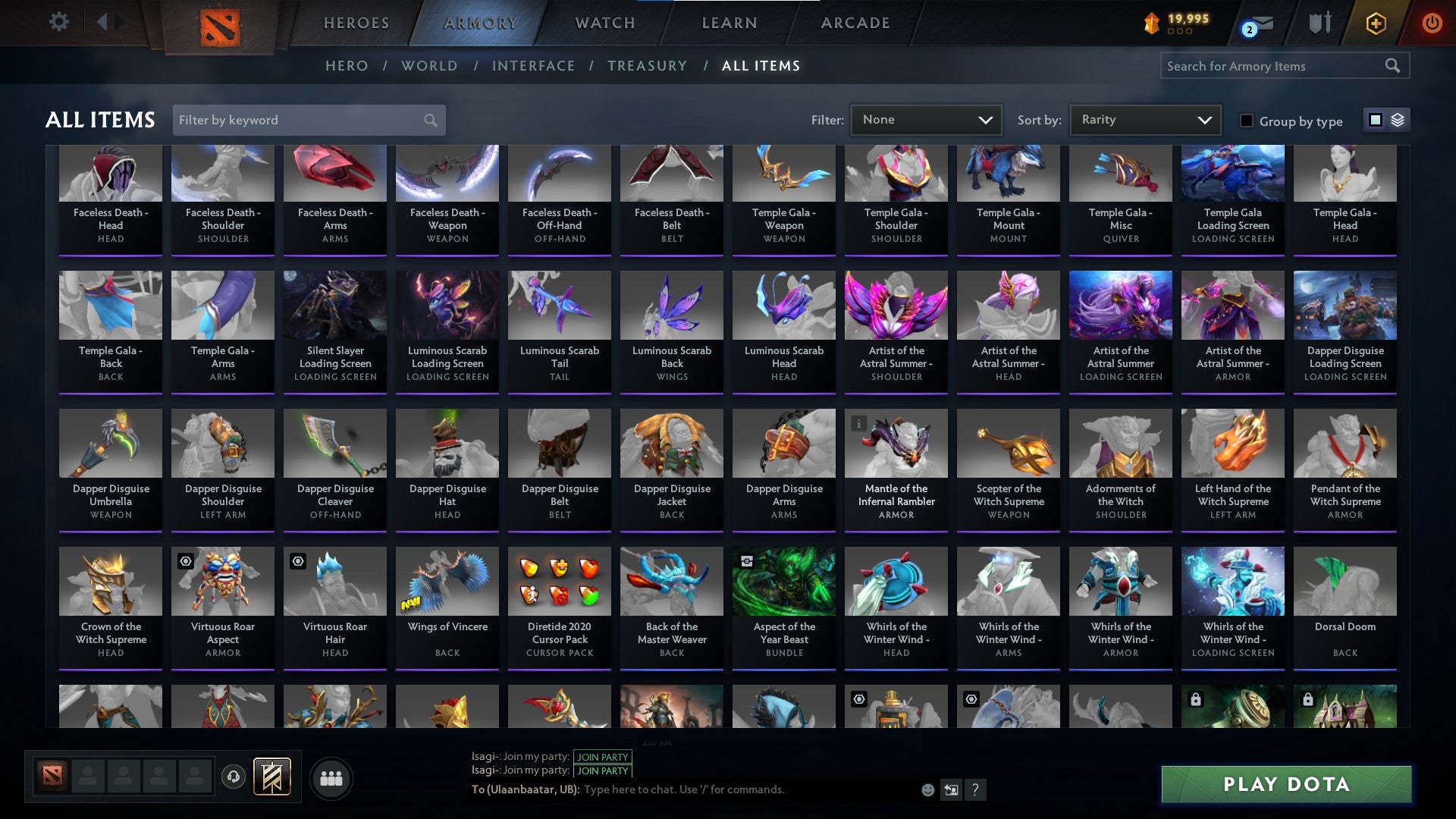Click the PLAY DOTA button
Image resolution: width=1456 pixels, height=819 pixels.
coord(1284,785)
